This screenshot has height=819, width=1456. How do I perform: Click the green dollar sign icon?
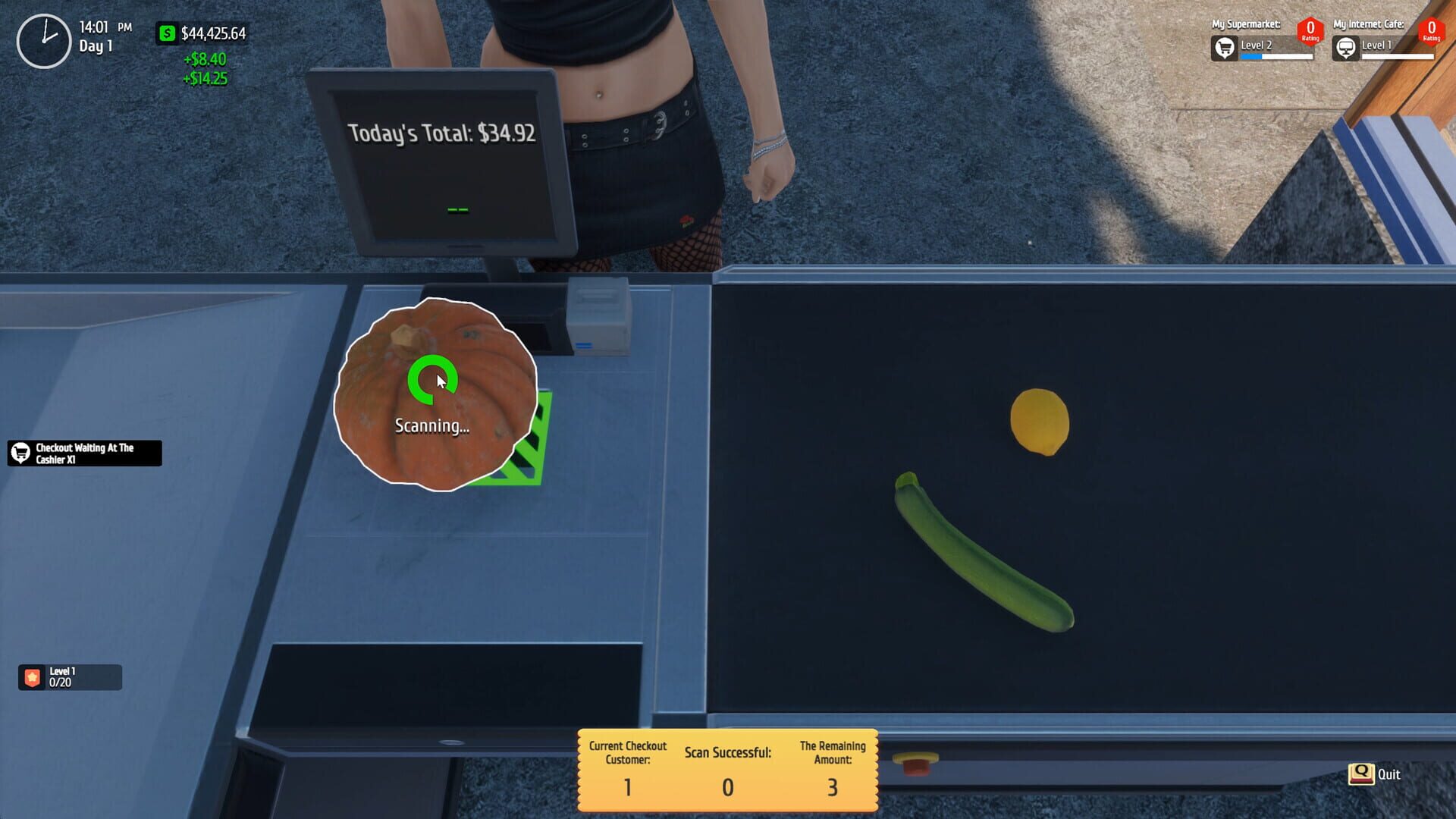(x=165, y=33)
